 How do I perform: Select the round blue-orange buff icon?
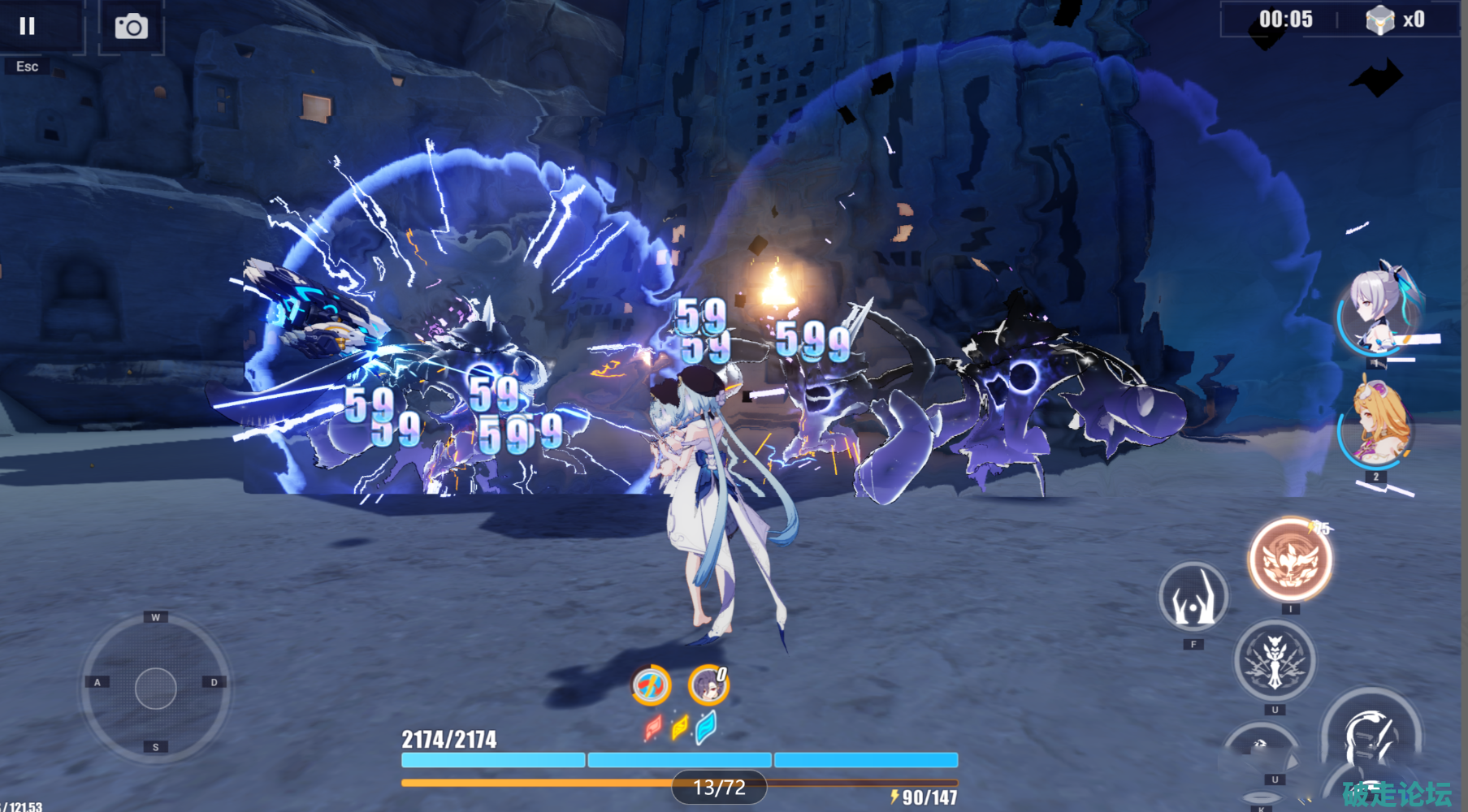click(x=651, y=685)
